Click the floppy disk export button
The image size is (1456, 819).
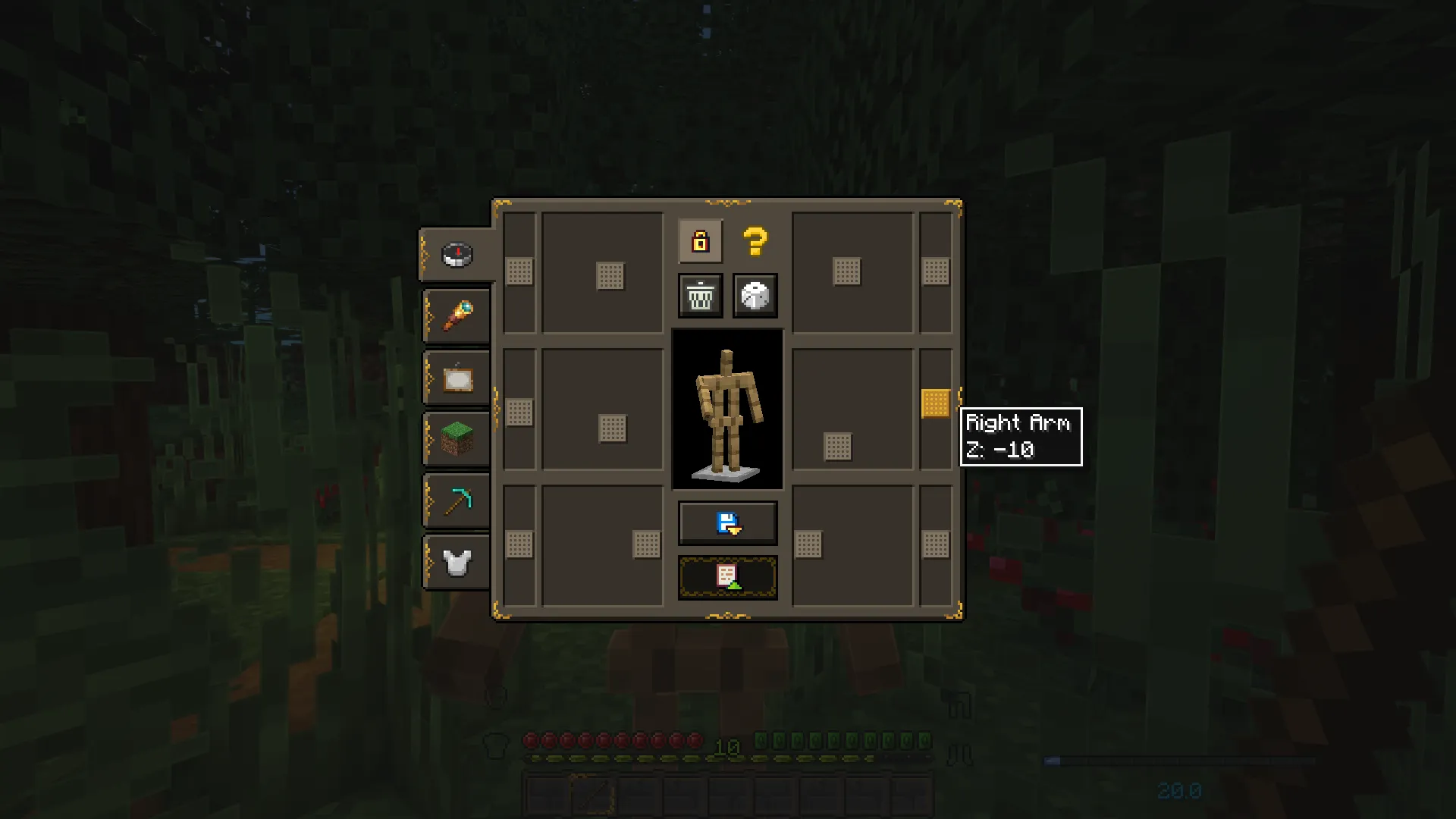(x=727, y=522)
